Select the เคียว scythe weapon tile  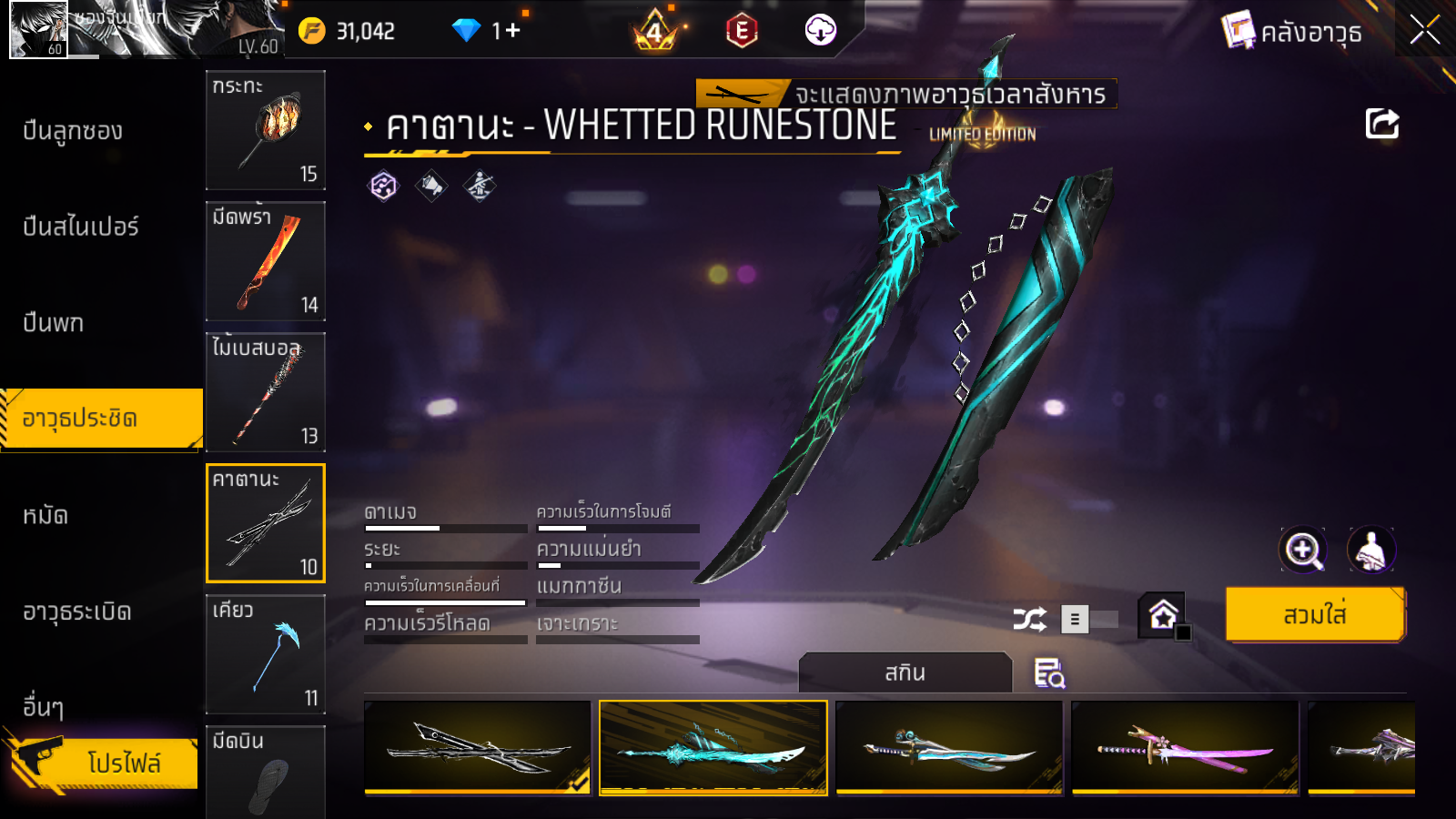[266, 654]
